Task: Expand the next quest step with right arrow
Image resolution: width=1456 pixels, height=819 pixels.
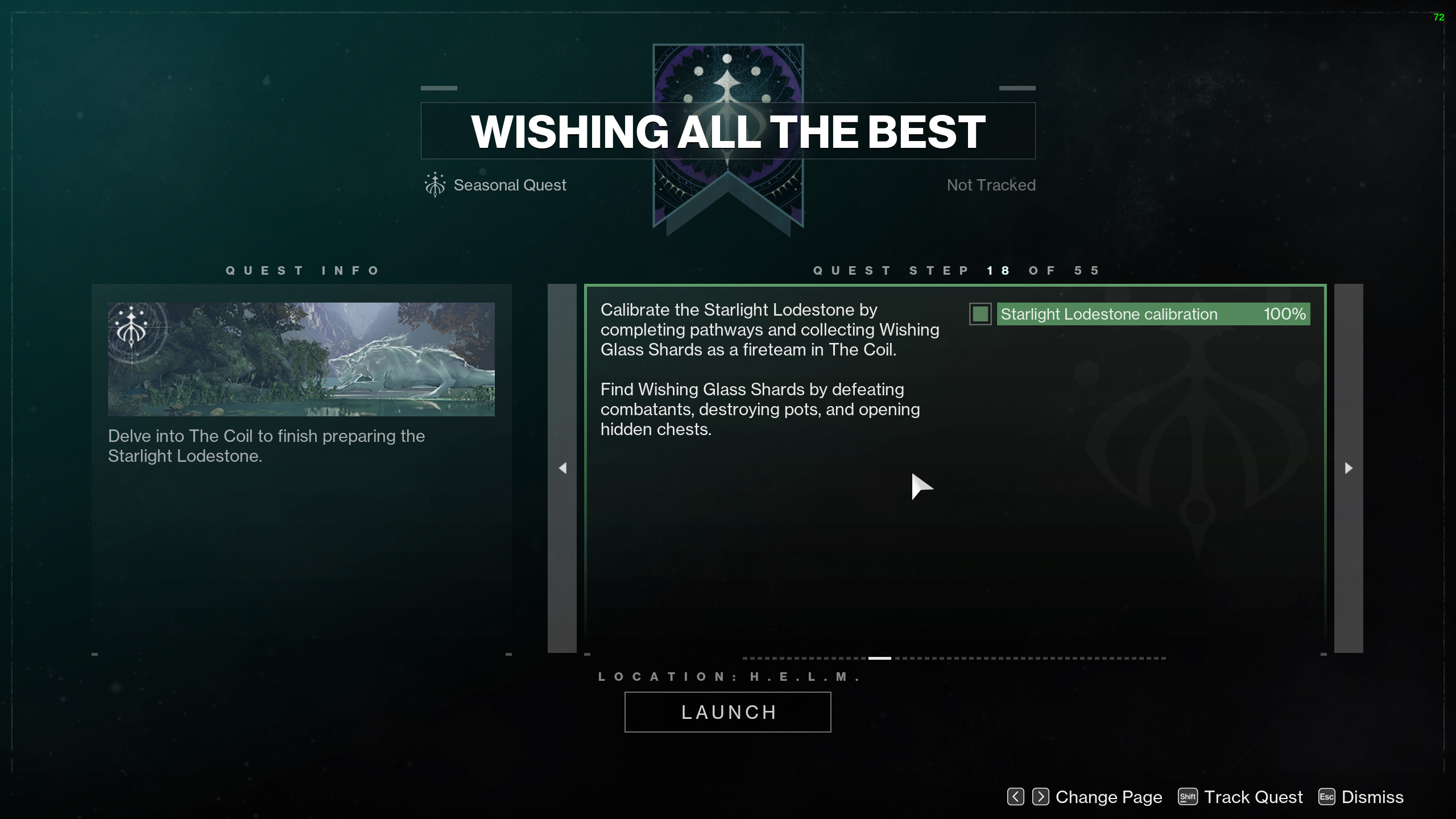Action: coord(1349,468)
